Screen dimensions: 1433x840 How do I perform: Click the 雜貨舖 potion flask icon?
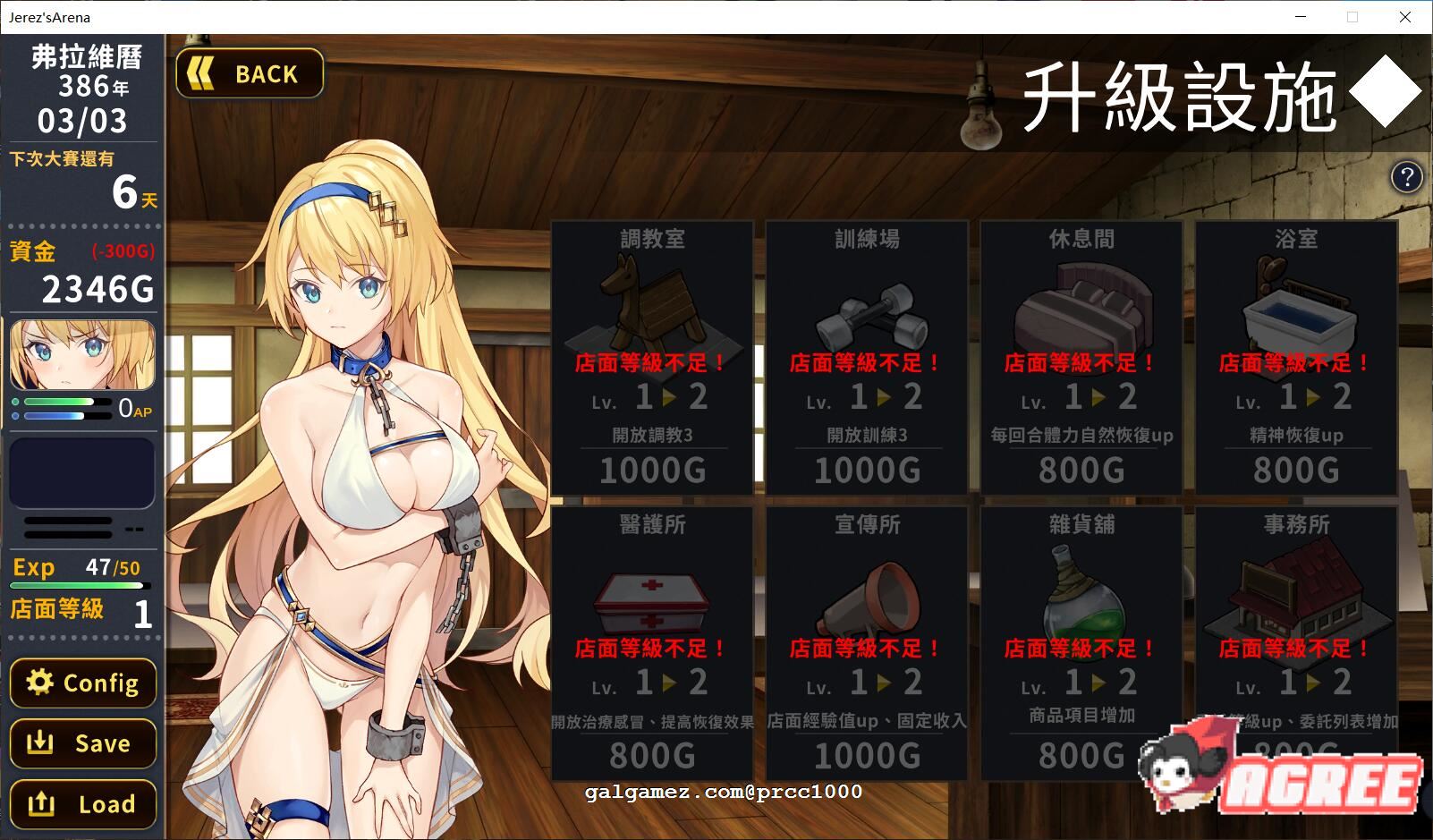1080,595
